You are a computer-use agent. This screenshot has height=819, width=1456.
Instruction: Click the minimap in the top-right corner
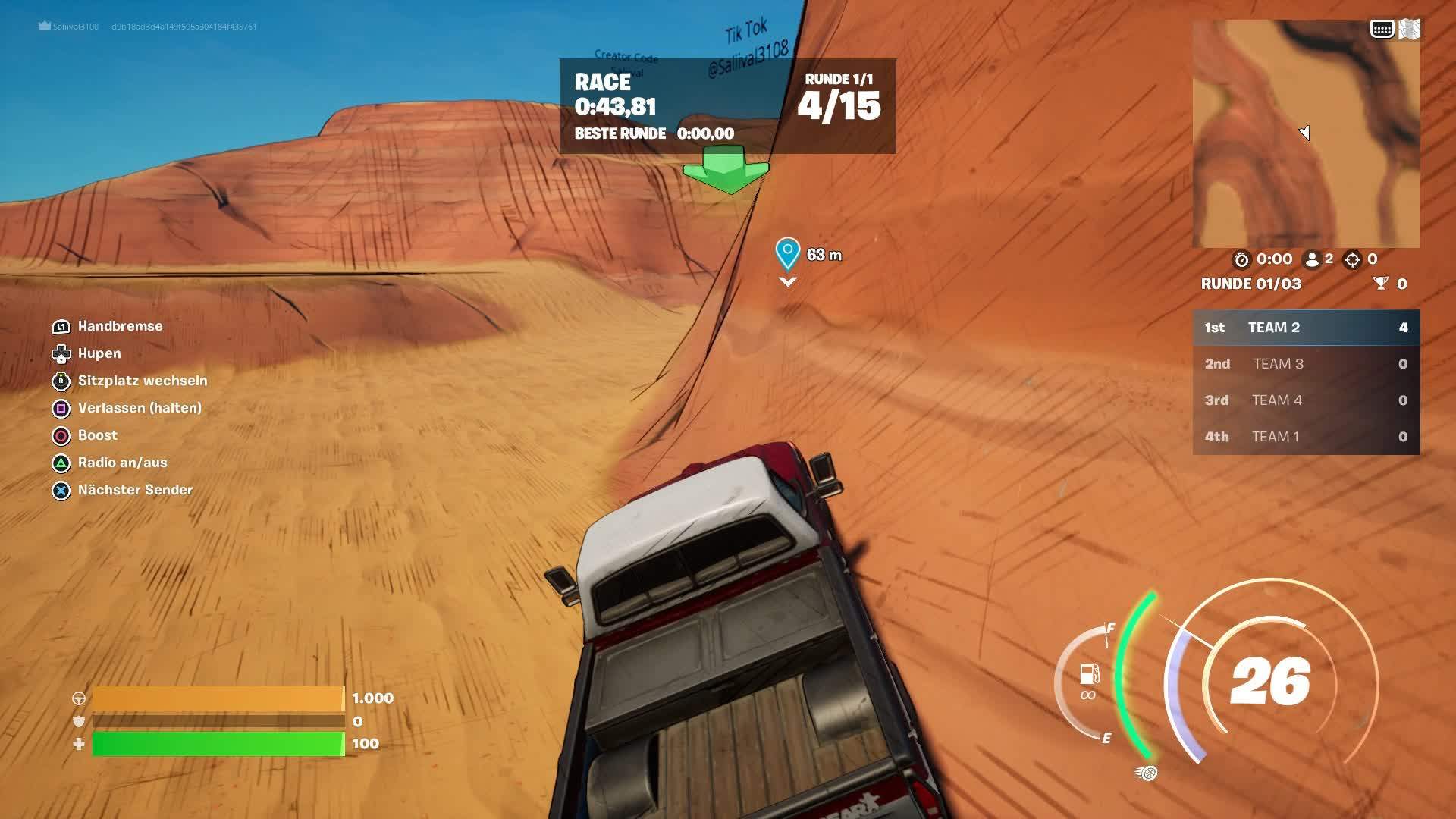(x=1304, y=136)
